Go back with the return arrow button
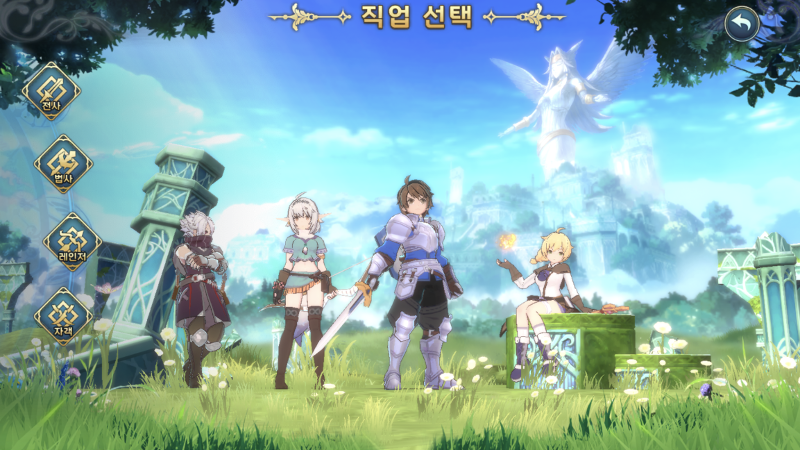The image size is (800, 450). [741, 24]
